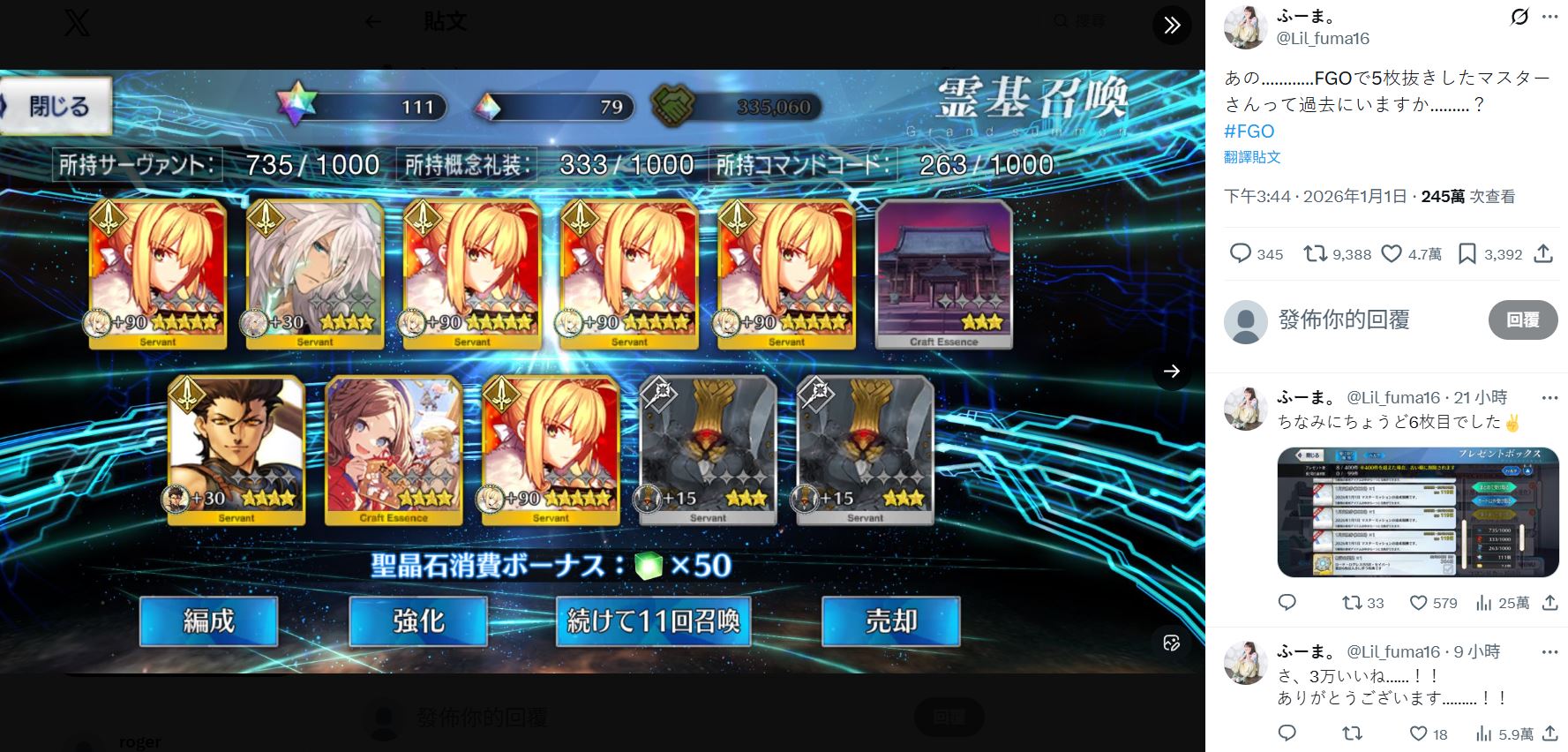This screenshot has height=752, width=1568.
Task: Close the summon results with 閉じる
Action: click(57, 107)
